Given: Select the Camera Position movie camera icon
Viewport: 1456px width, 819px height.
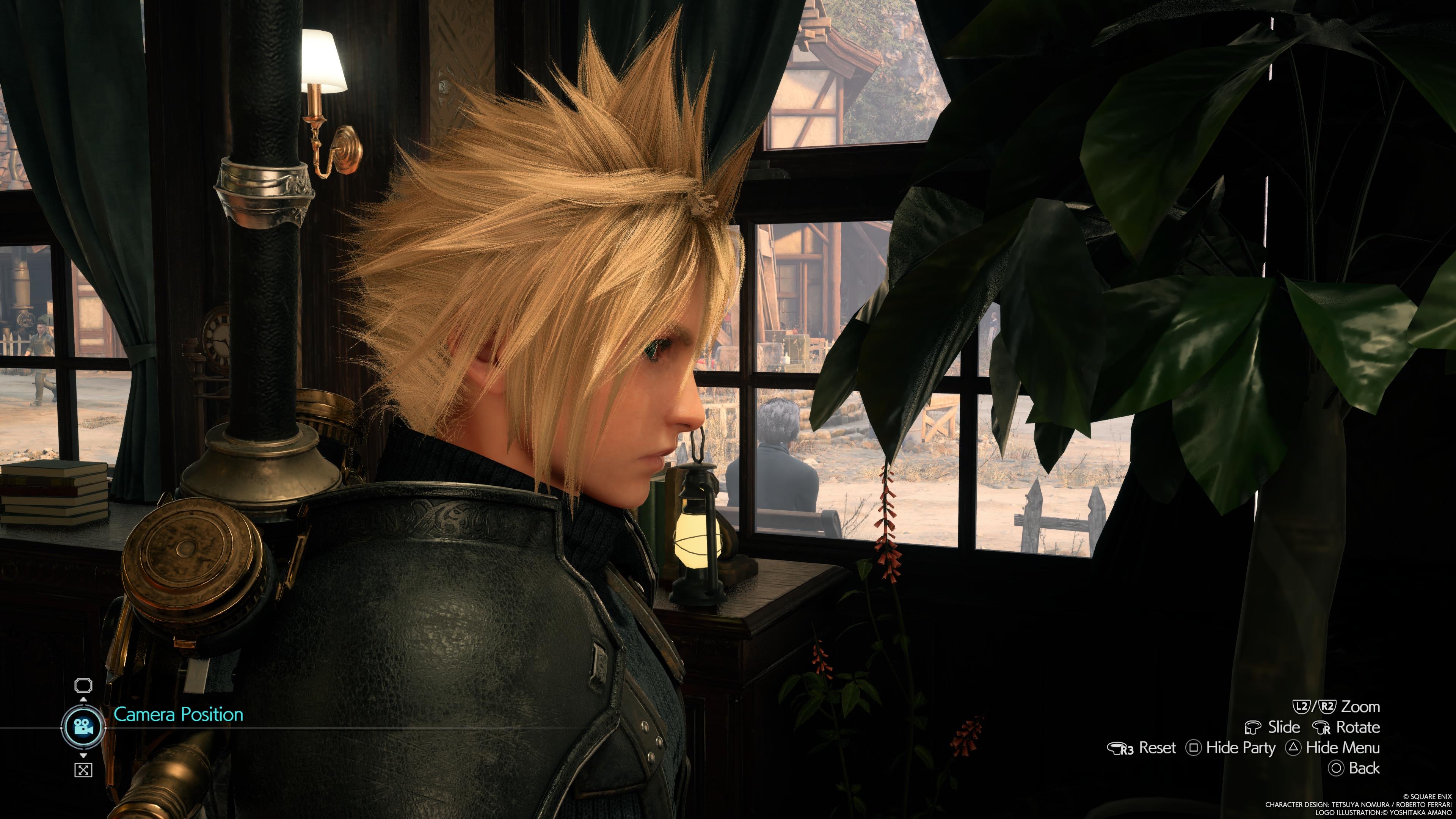Looking at the screenshot, I should pyautogui.click(x=83, y=727).
